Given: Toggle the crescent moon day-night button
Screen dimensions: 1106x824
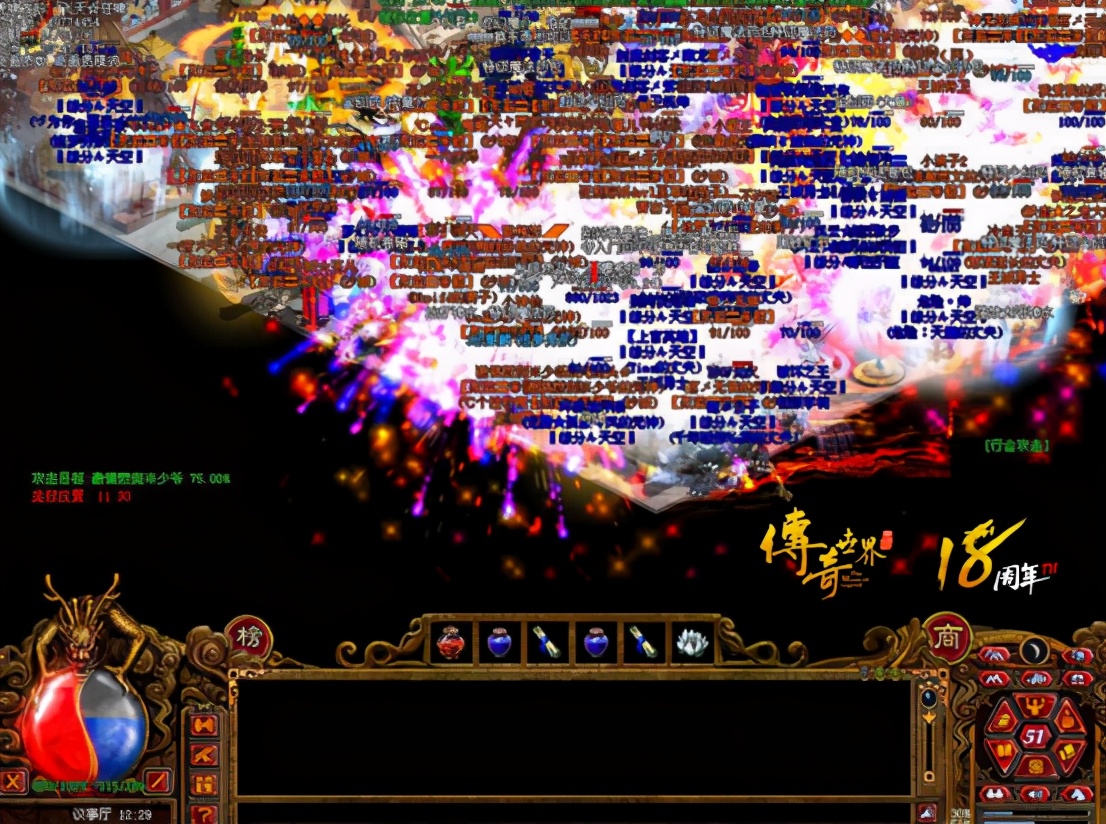Looking at the screenshot, I should [x=1034, y=652].
